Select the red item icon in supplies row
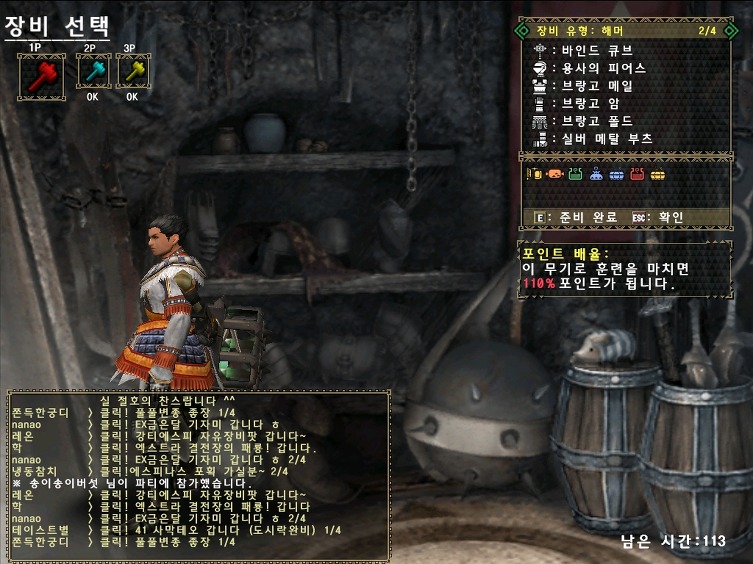The width and height of the screenshot is (753, 564). tap(637, 175)
